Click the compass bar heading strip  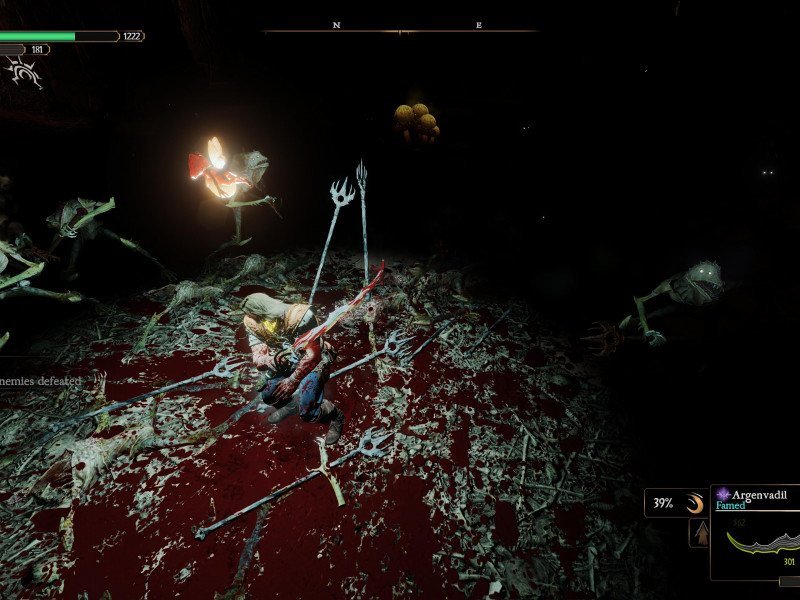click(x=400, y=29)
